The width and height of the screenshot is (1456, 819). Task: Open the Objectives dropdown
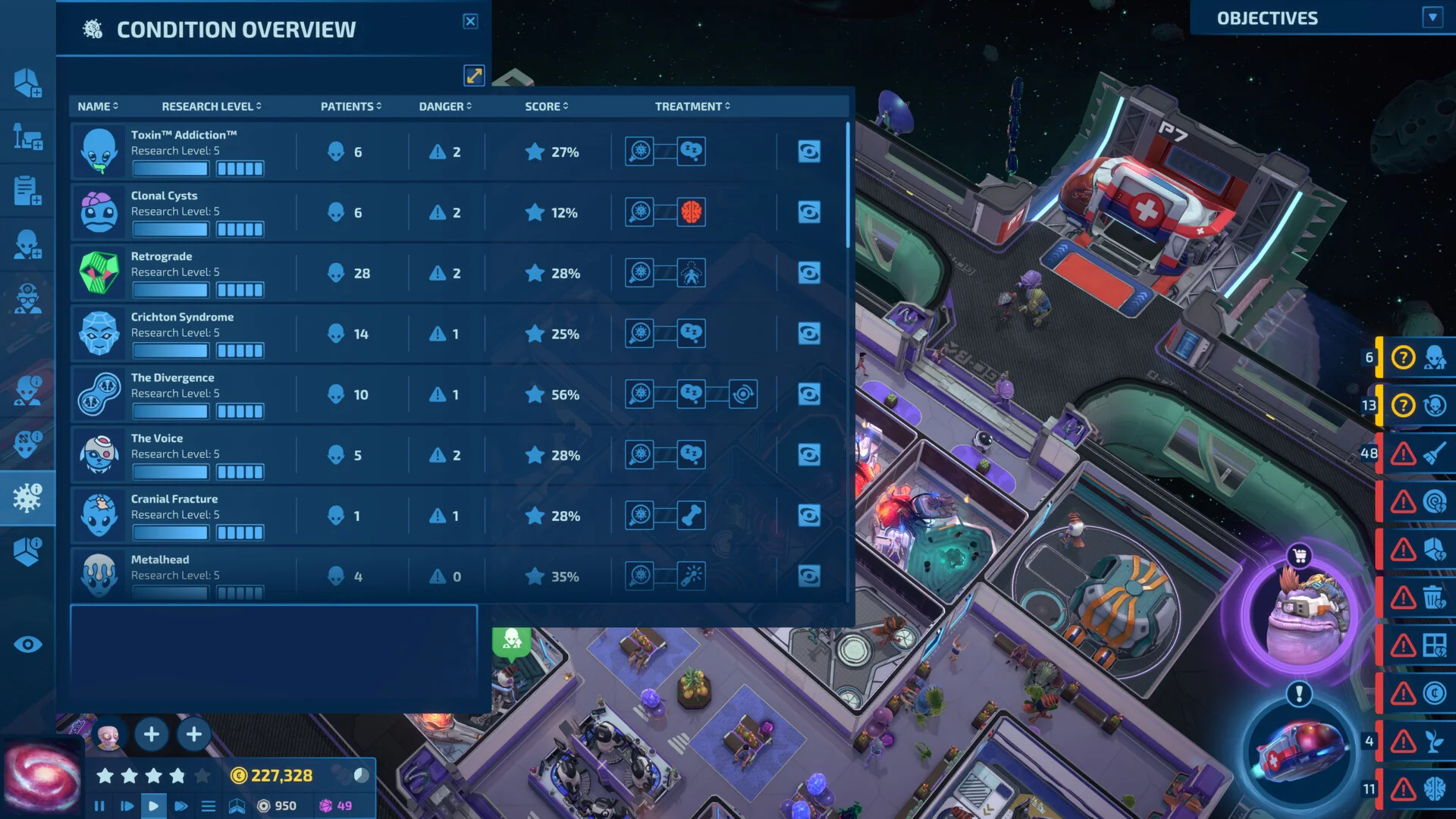[x=1432, y=17]
